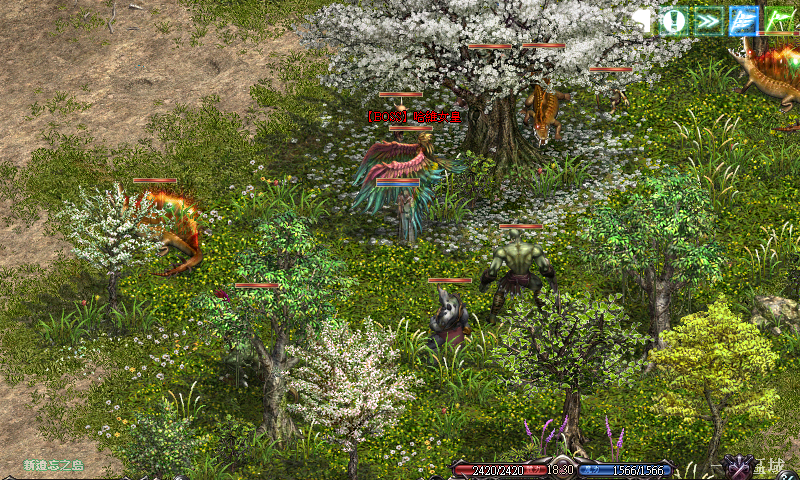This screenshot has height=480, width=800.
Task: Open the crossed-swords shield emblem button
Action: coord(741,467)
